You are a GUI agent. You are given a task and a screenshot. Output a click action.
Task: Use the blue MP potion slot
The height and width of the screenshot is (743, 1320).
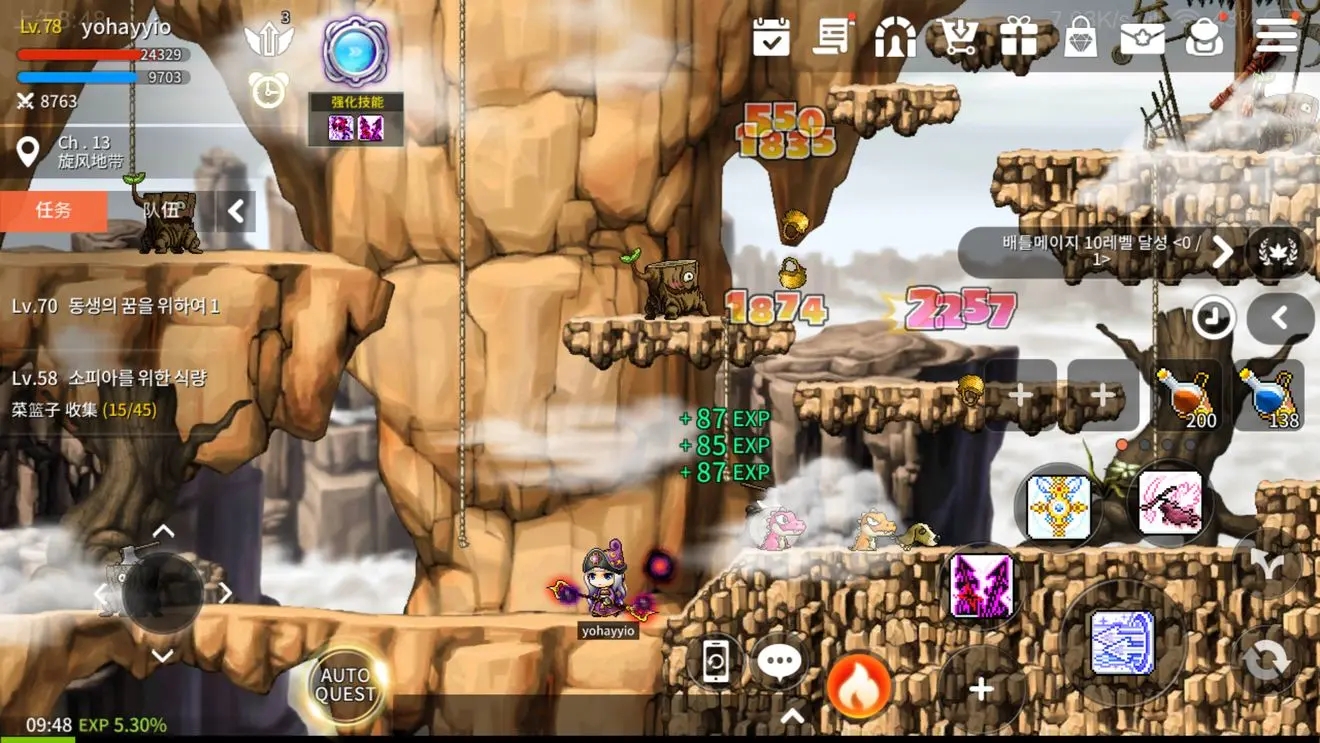click(x=1268, y=396)
